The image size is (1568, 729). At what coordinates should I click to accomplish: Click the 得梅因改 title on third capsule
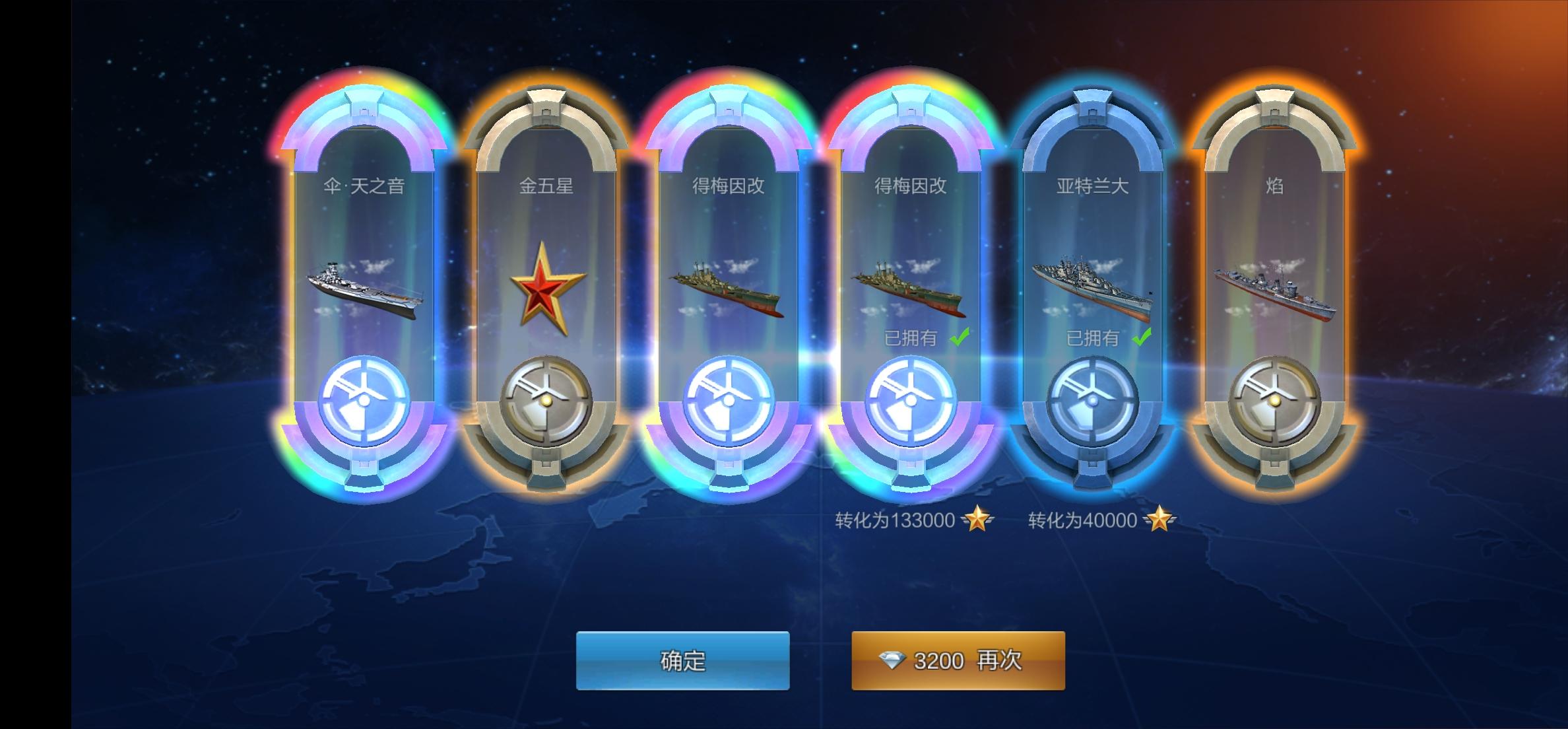coord(729,187)
